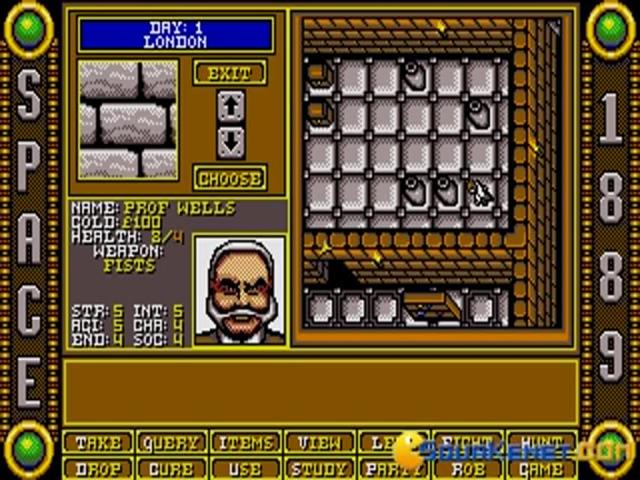The image size is (640, 480).
Task: Click the stone wall item picture
Action: (128, 118)
